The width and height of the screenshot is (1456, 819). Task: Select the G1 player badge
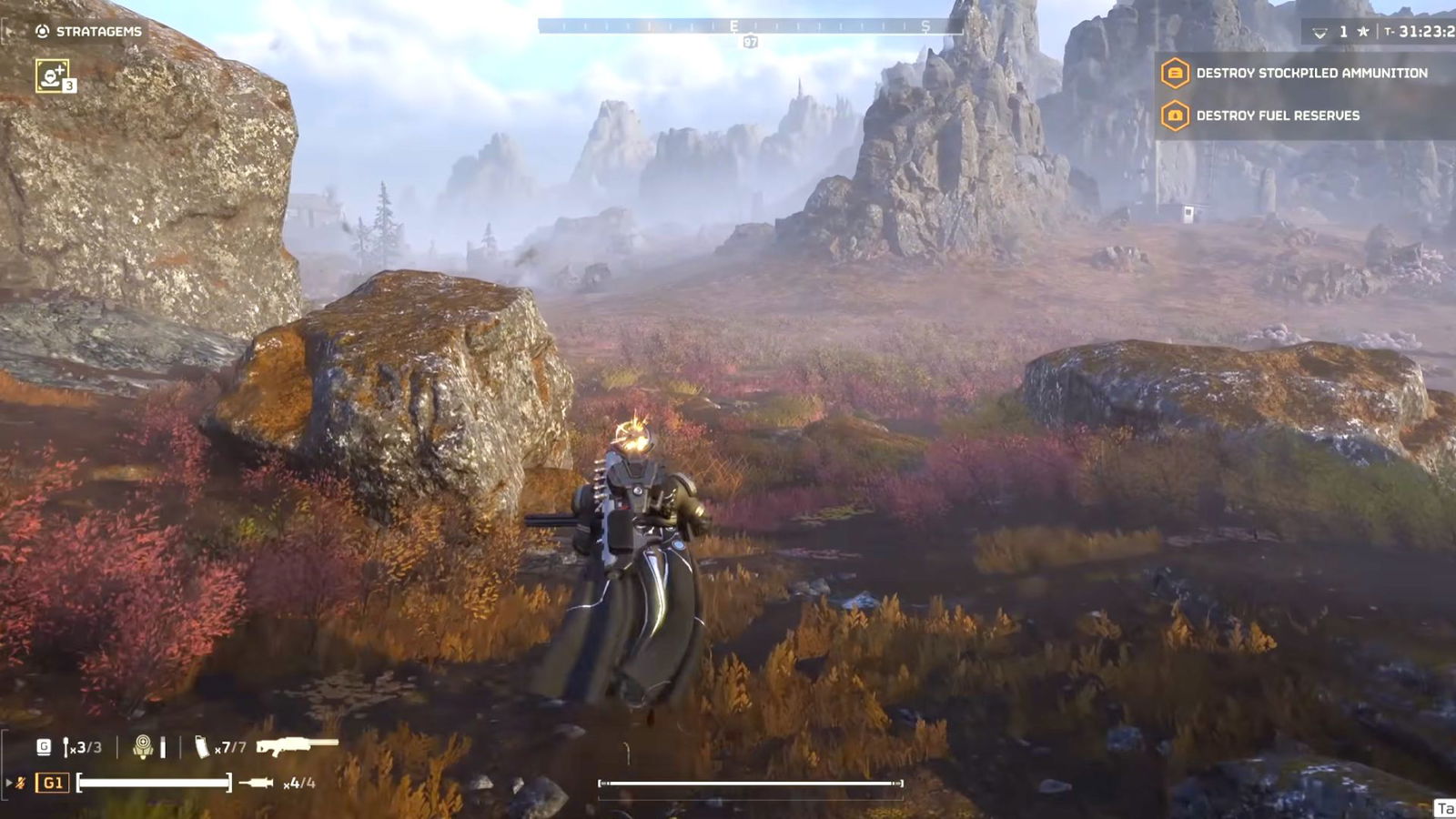53,783
